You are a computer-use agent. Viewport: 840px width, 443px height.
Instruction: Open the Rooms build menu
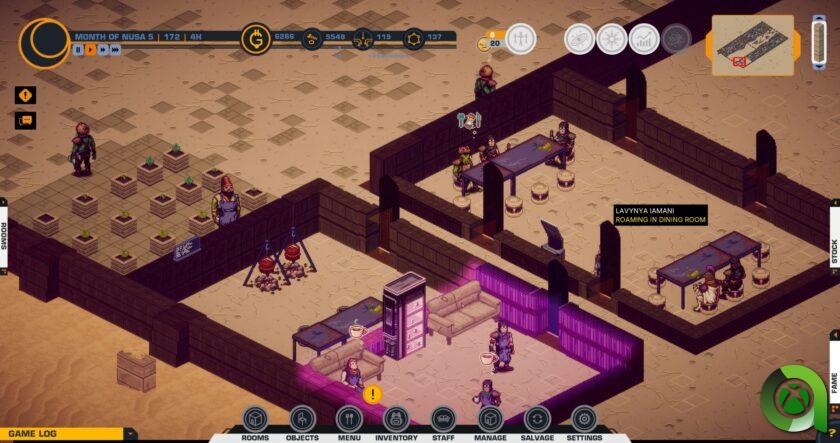pyautogui.click(x=255, y=419)
